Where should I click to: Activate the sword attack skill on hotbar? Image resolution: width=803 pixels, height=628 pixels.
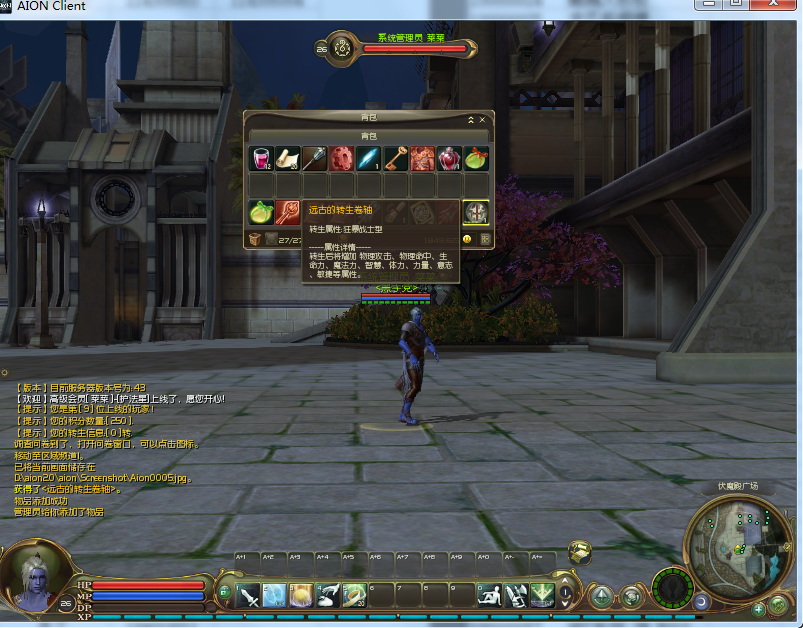(x=247, y=596)
